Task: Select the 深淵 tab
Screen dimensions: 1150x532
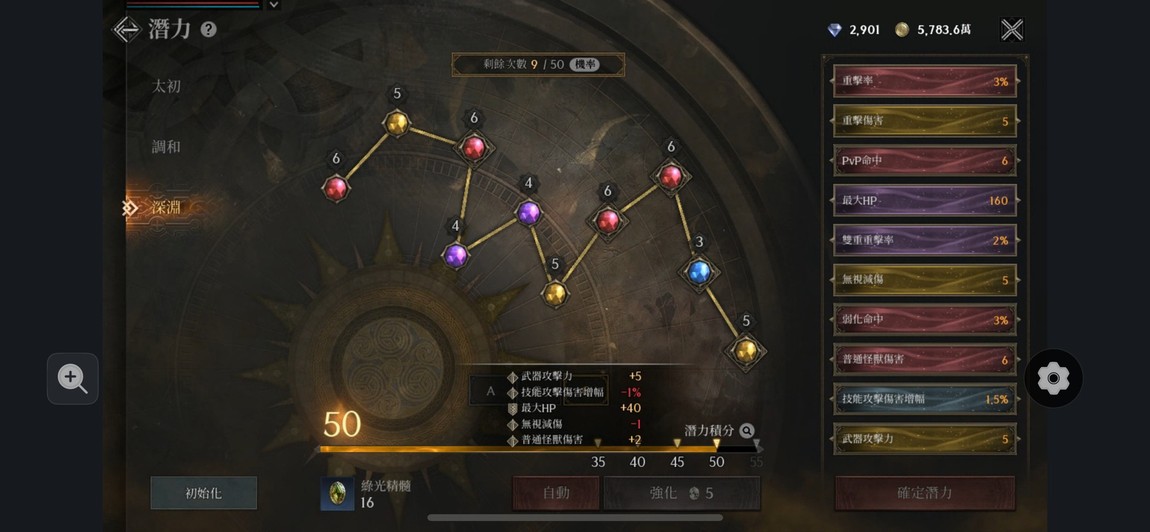Action: click(166, 208)
